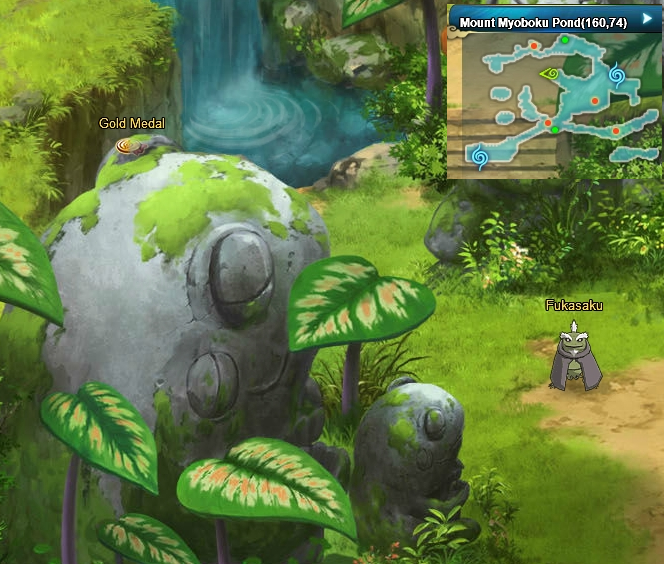Choose the blue swirl portal in minimap's southwest corner
This screenshot has height=564, width=664.
pos(480,156)
